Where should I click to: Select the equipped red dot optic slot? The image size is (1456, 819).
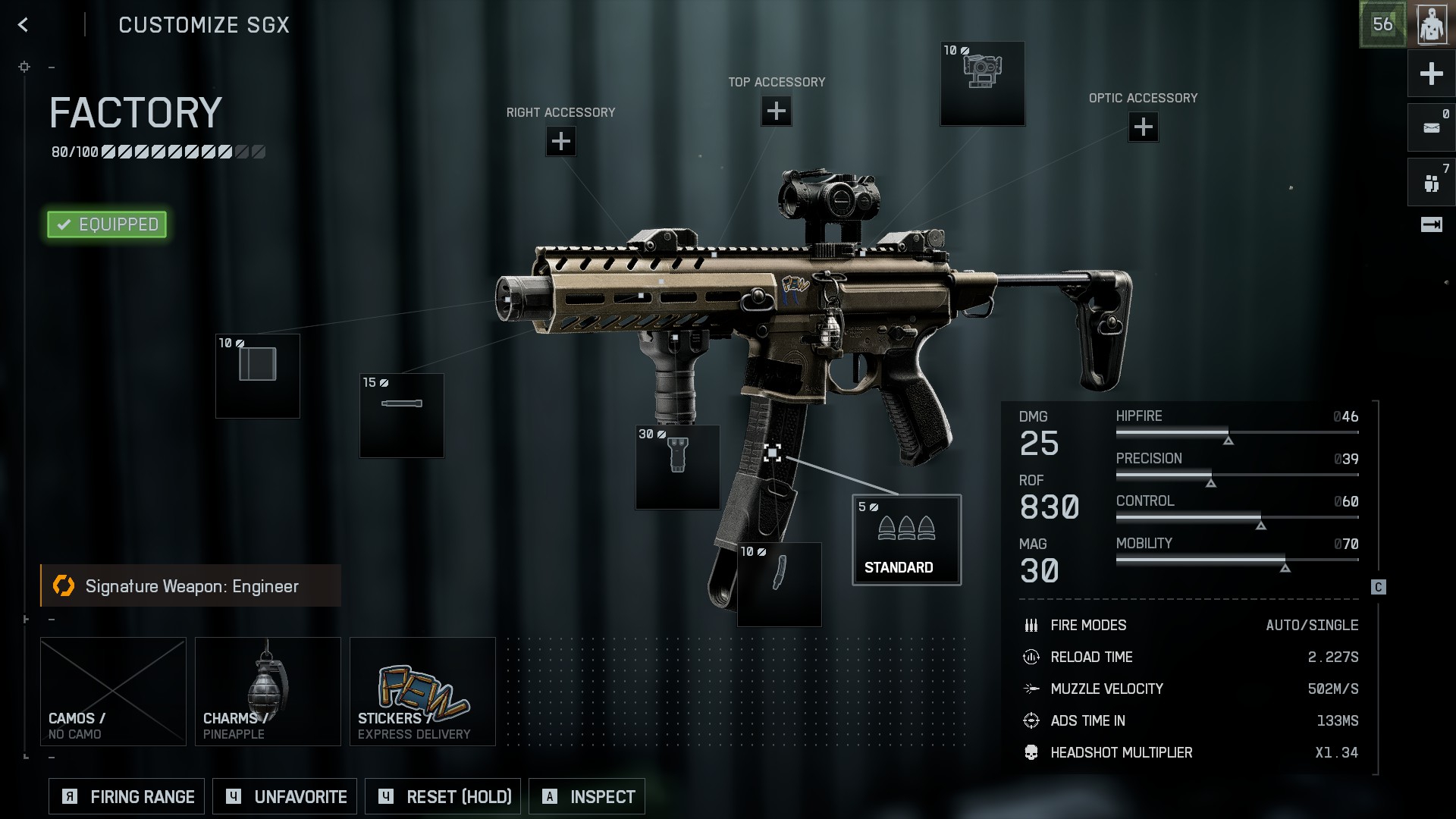pyautogui.click(x=982, y=83)
